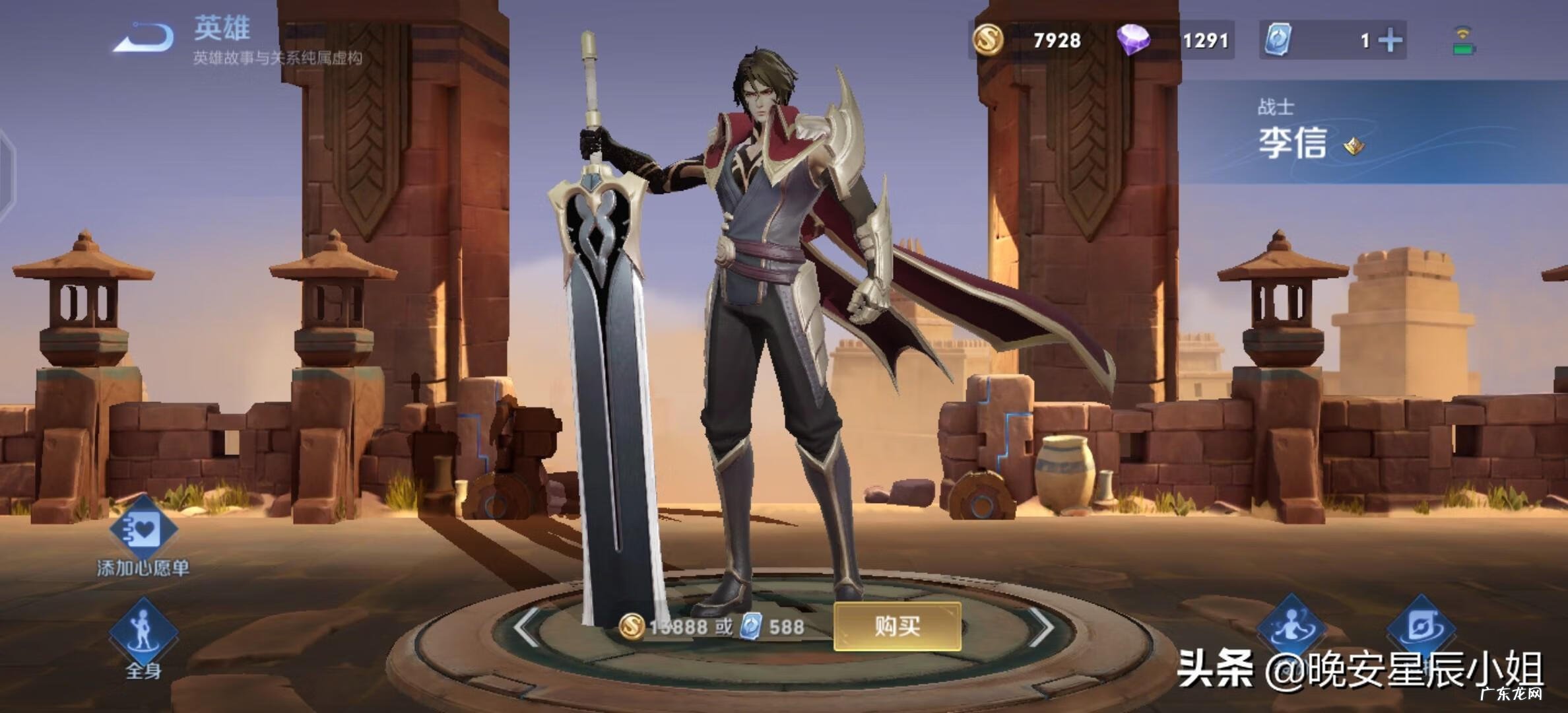This screenshot has width=1568, height=713.
Task: Expand the plus button to add vouchers
Action: [1391, 41]
